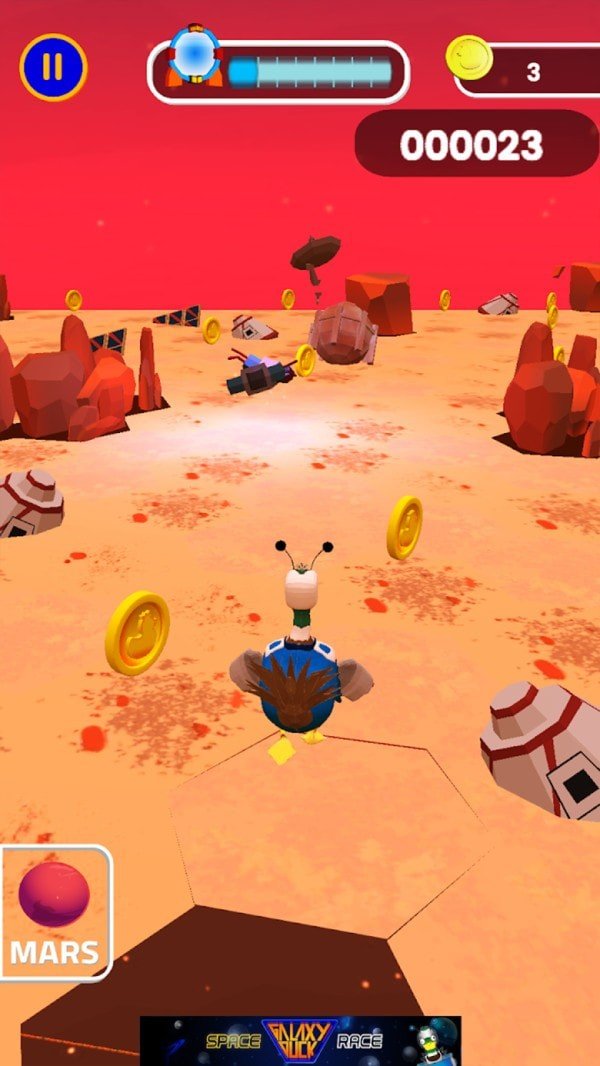Open the Galaxy Duck Space Race banner
Image resolution: width=600 pixels, height=1066 pixels.
click(300, 1041)
